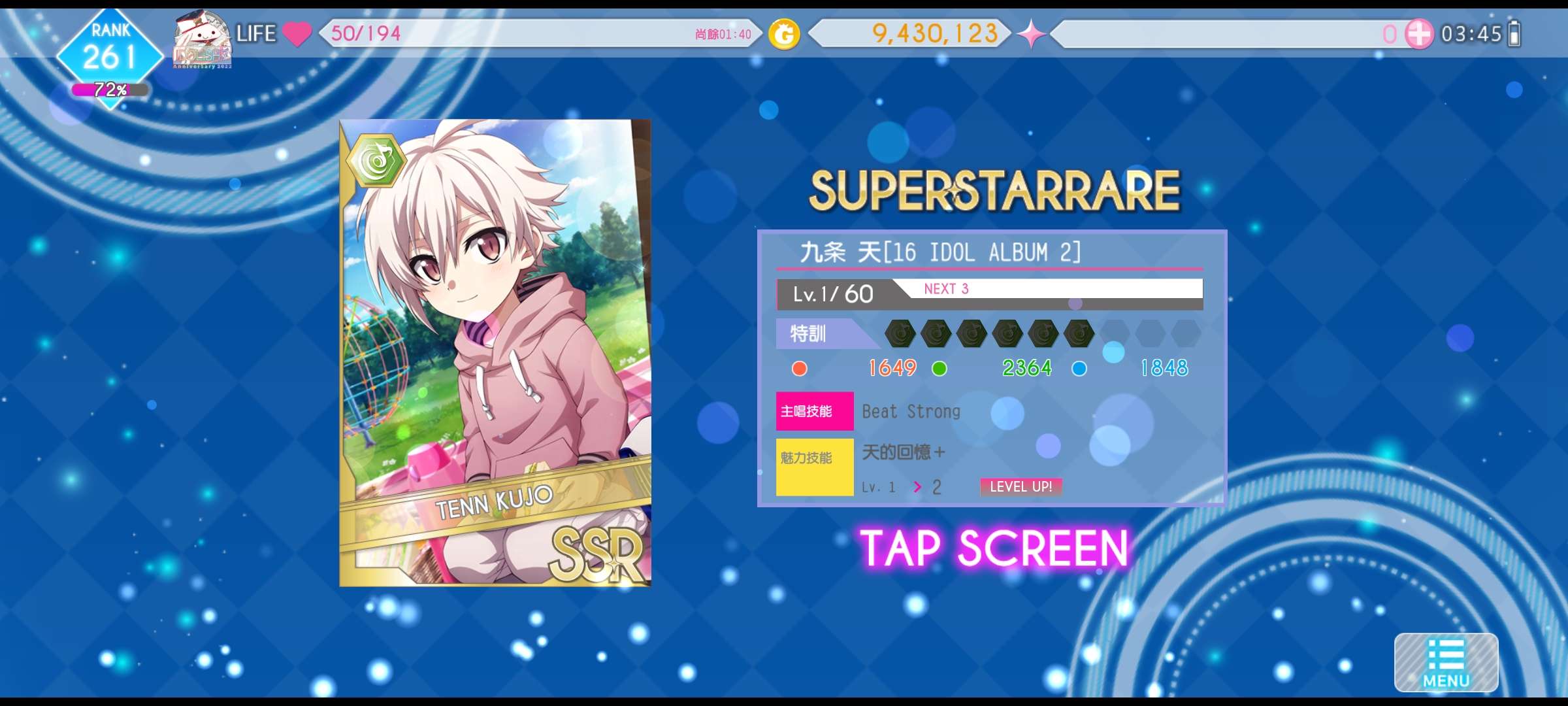
Task: Select the Tenn Kujo SSR card
Action: click(x=495, y=353)
